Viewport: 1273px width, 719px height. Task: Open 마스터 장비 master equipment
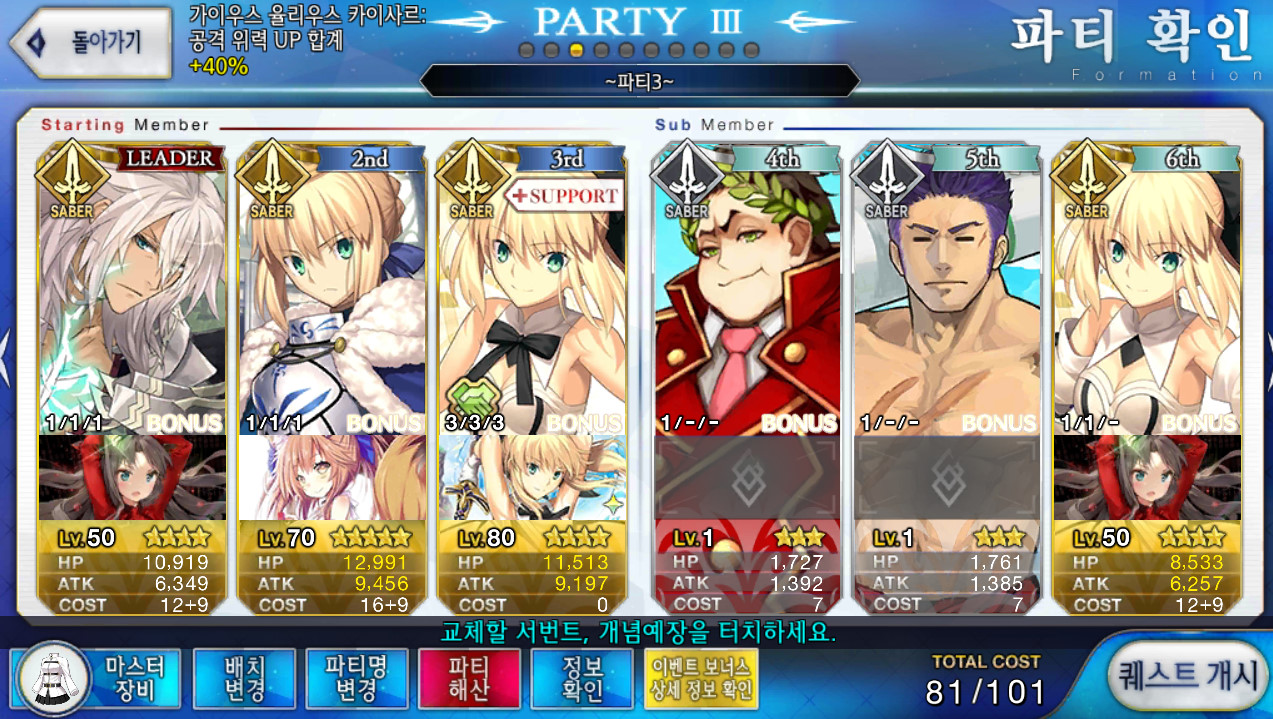click(x=98, y=678)
